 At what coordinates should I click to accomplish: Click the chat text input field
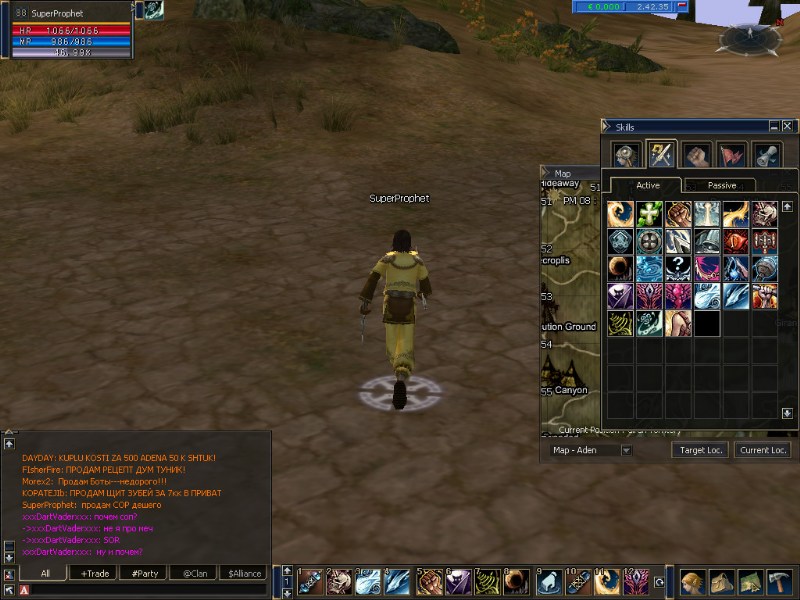coord(150,590)
